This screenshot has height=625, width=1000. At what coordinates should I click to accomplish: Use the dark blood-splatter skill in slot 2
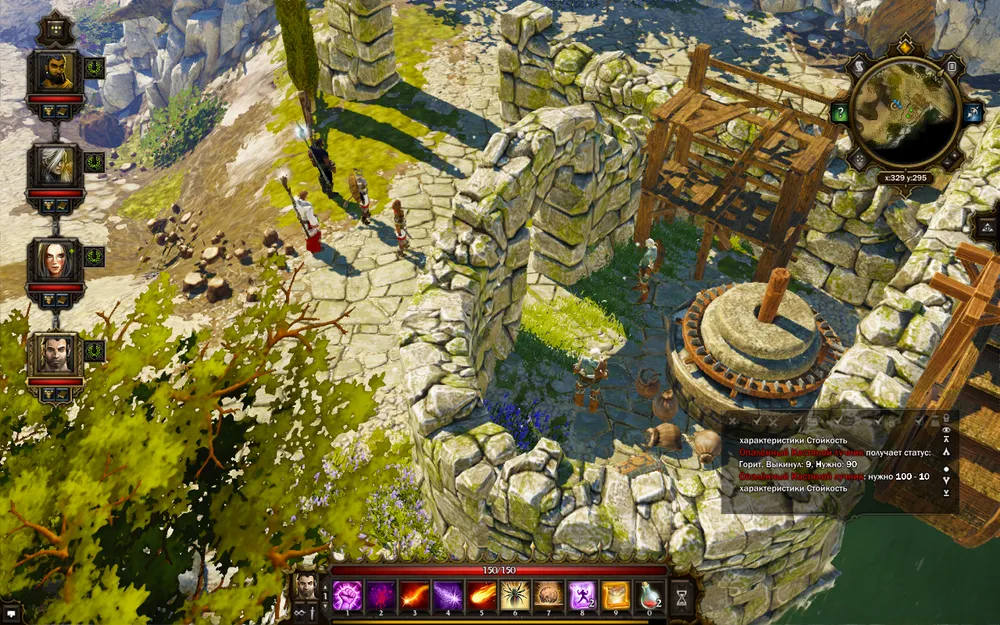[379, 595]
